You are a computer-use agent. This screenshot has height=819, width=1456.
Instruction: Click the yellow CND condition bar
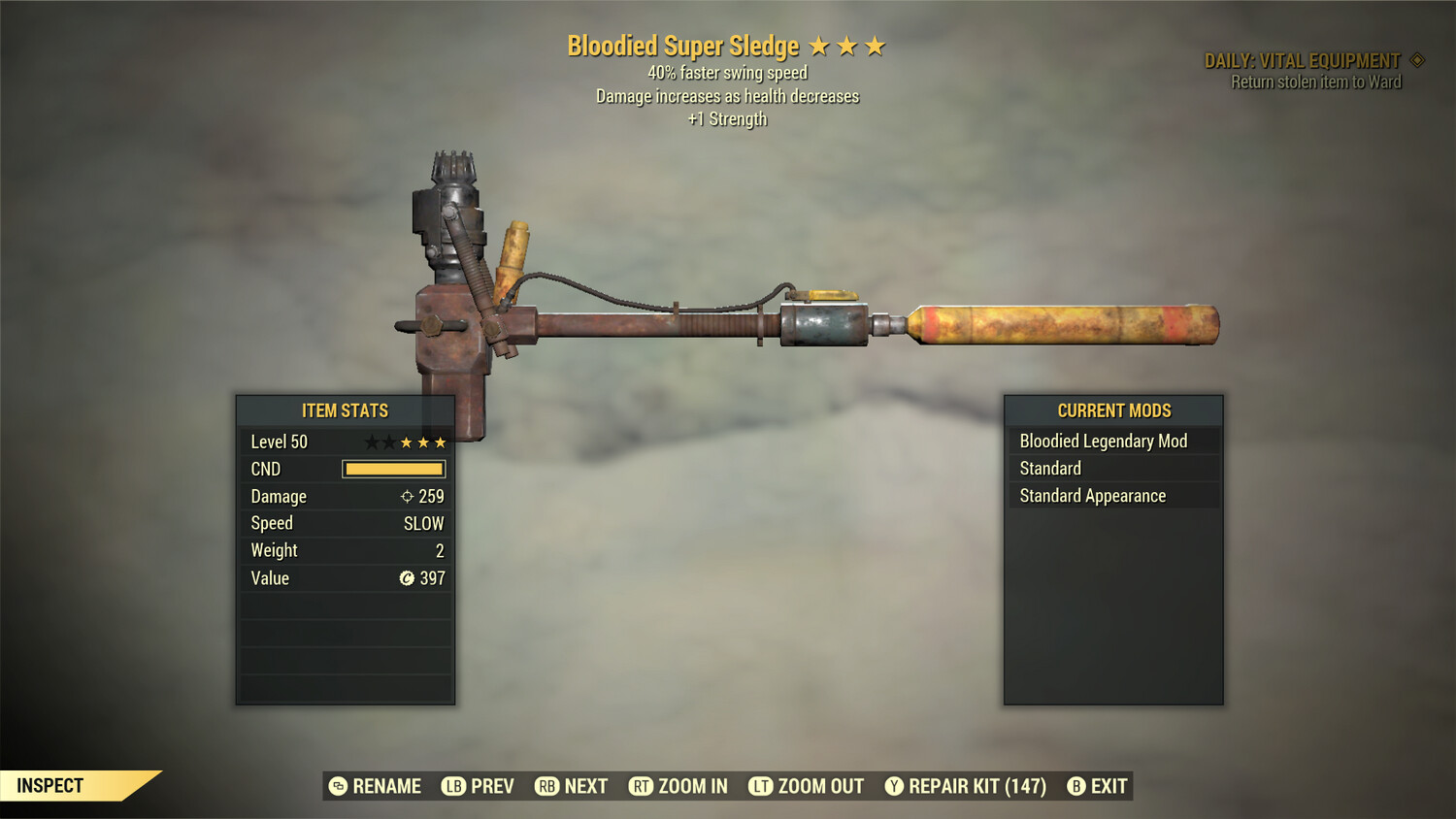[x=393, y=469]
